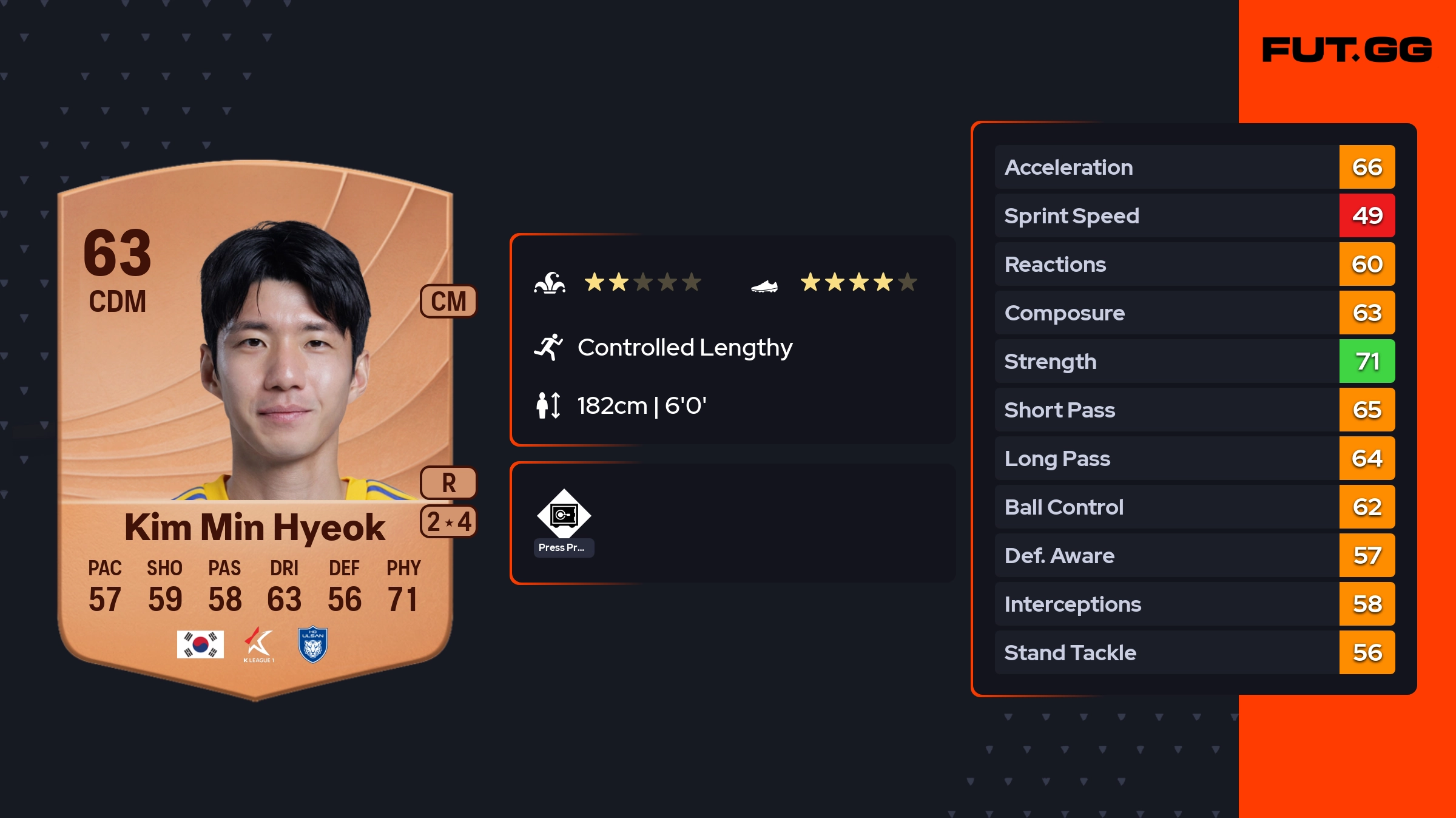Choose the CM alternate position badge
1456x818 pixels.
pos(448,301)
